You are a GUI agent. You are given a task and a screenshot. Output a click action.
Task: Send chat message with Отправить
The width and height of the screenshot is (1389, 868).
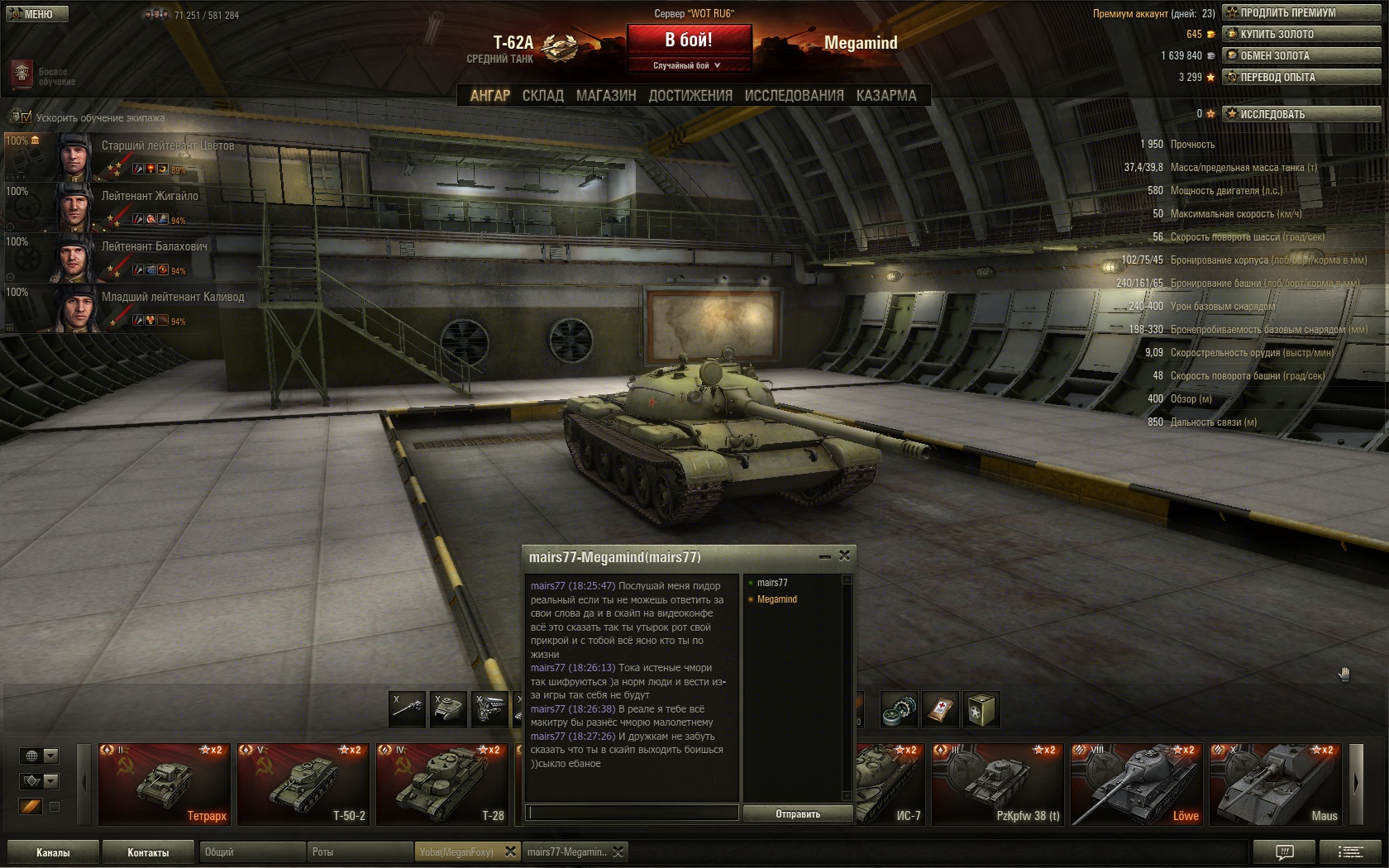coord(797,814)
